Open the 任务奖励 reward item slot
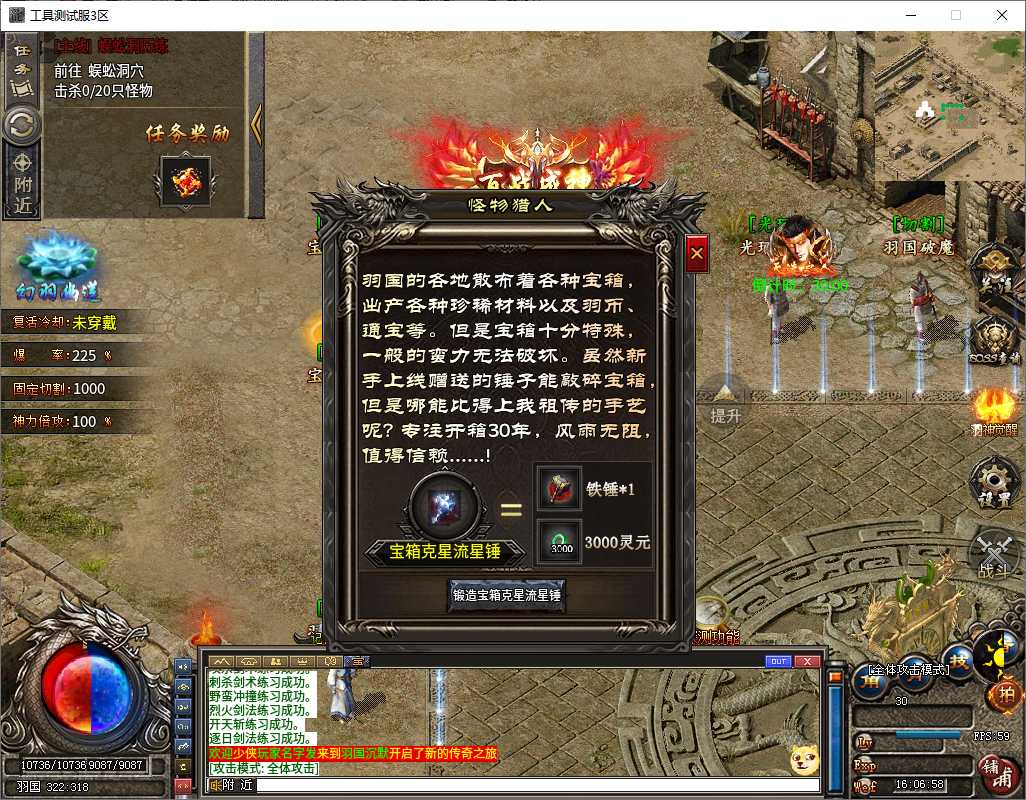1026x800 pixels. click(185, 181)
